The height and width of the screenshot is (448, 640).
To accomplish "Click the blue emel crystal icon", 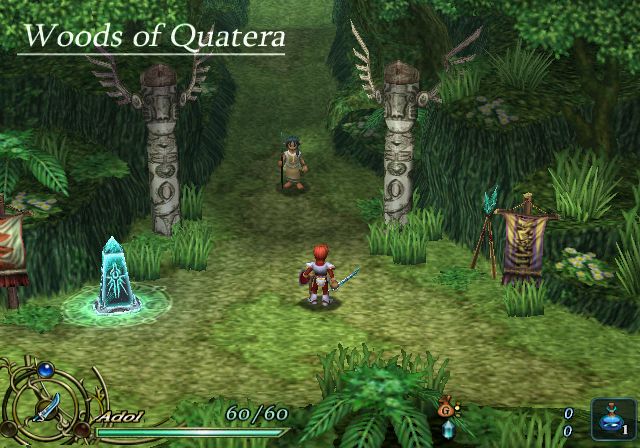I will tap(447, 429).
